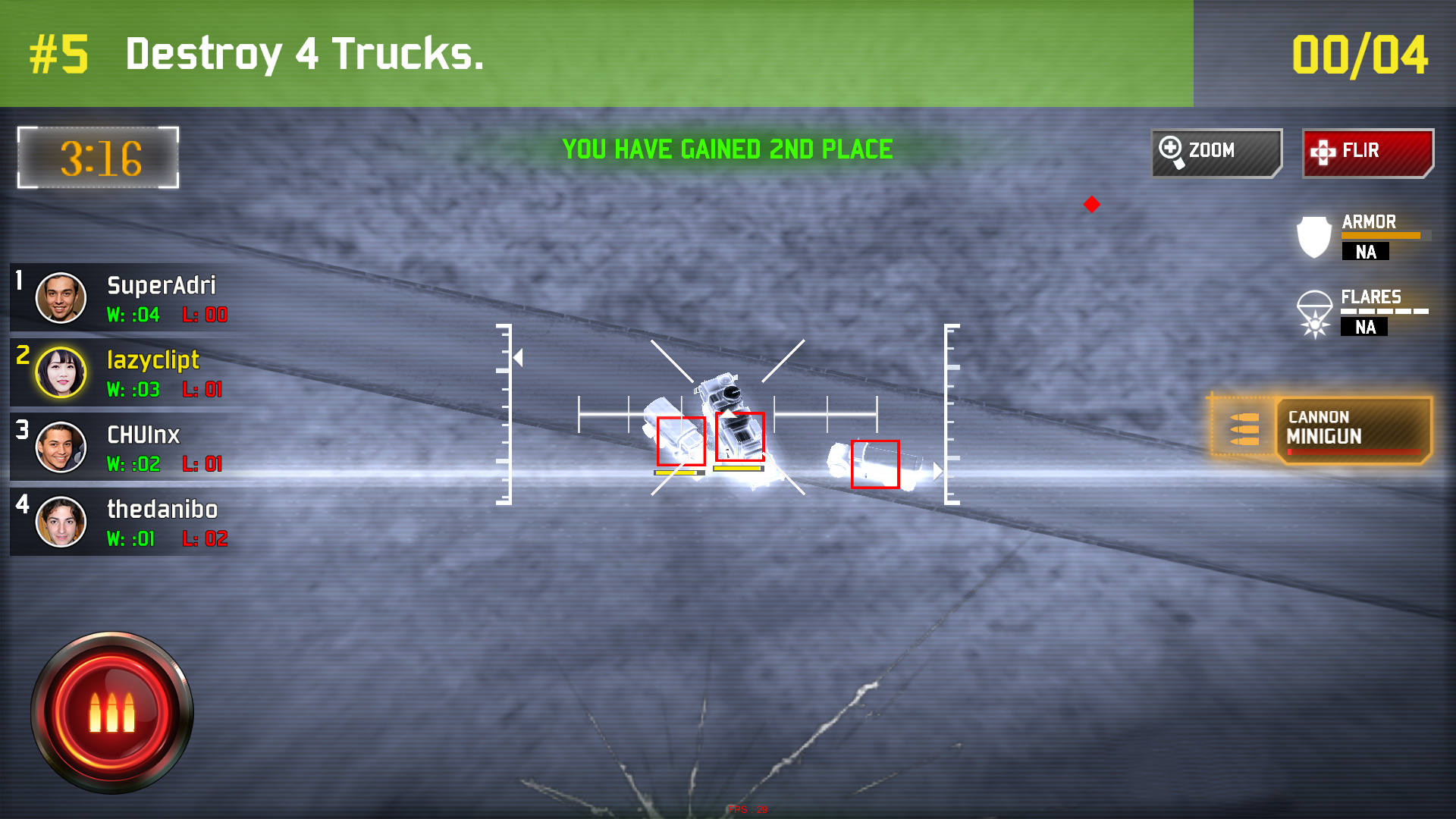1456x819 pixels.
Task: Click YOU HAVE GAINED 2ND PLACE message
Action: coord(727,149)
